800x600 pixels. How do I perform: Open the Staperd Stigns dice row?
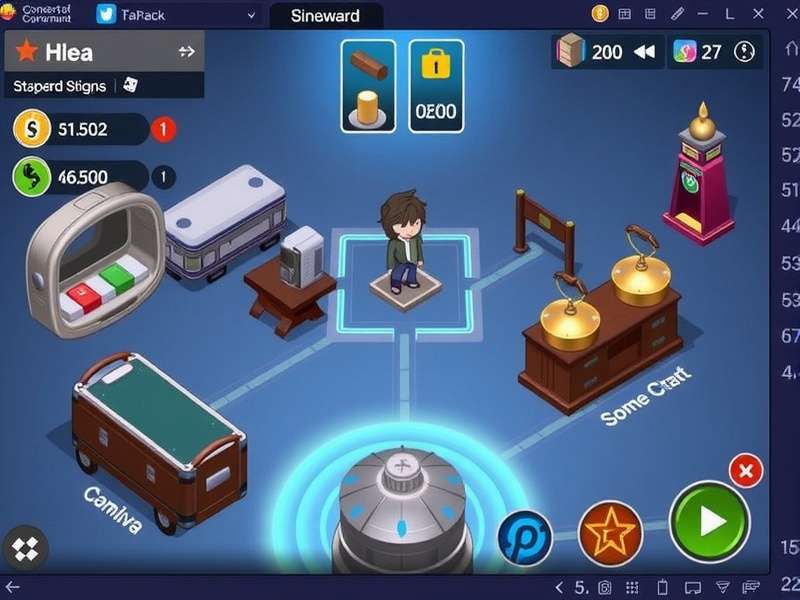click(70, 86)
